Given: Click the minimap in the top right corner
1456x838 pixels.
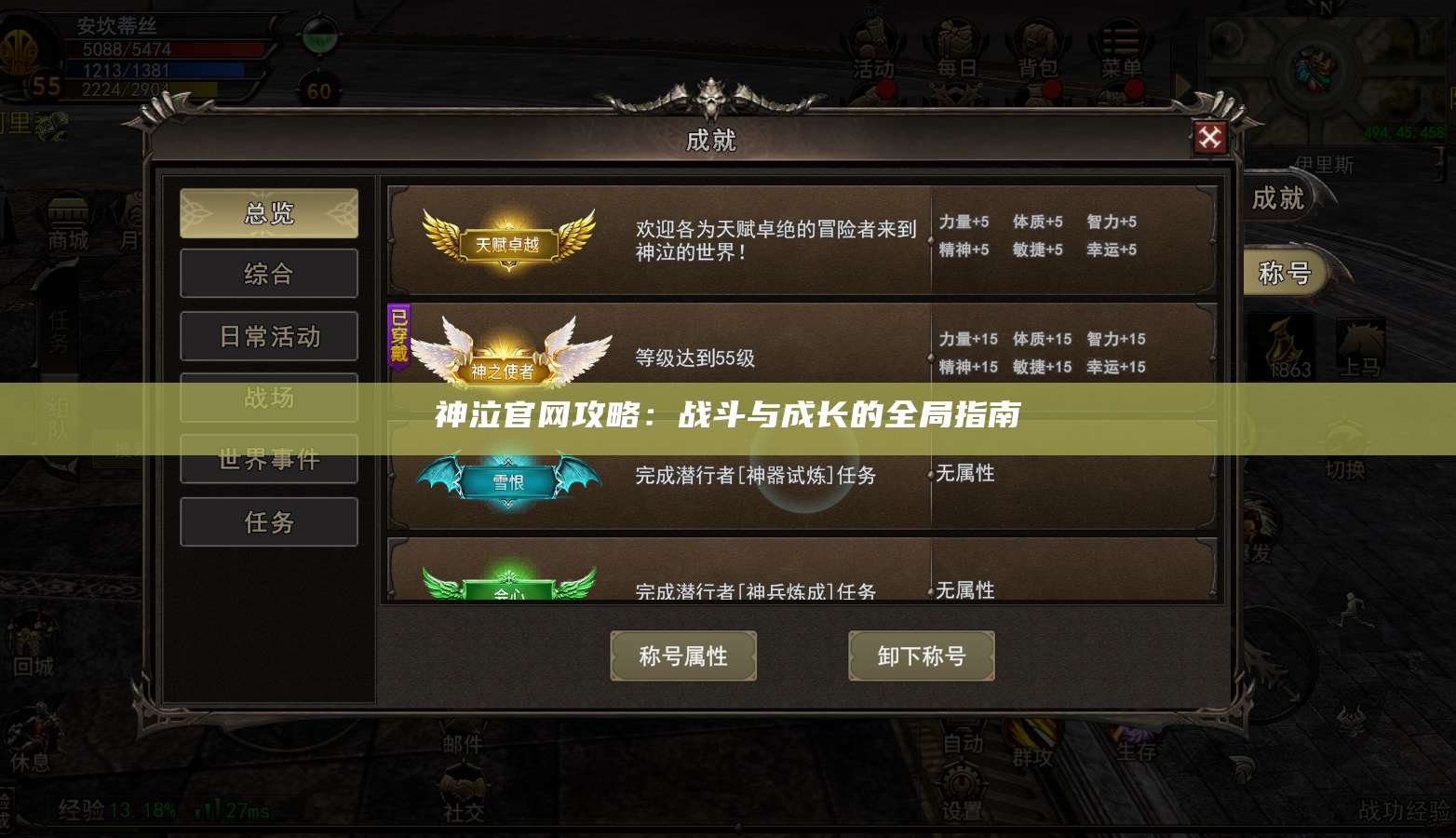Looking at the screenshot, I should 1317,65.
